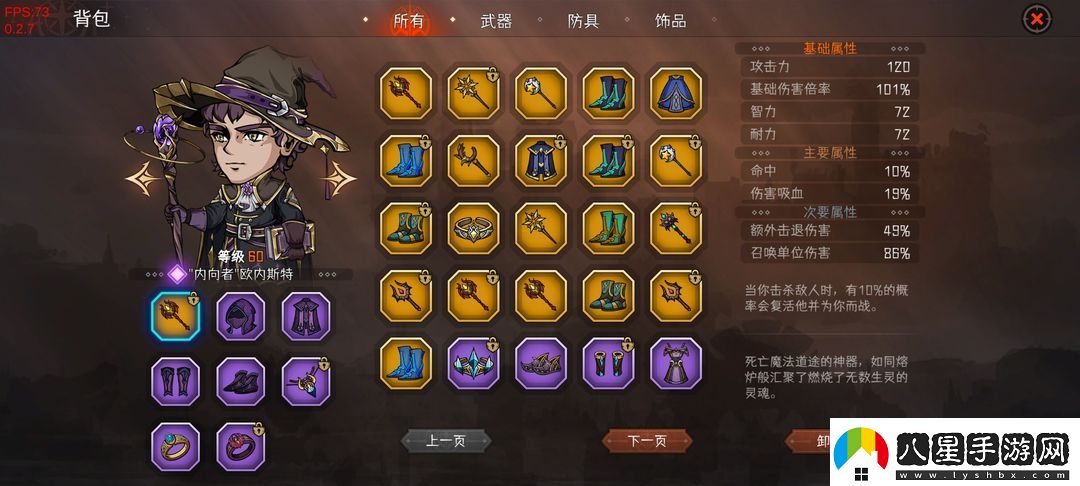Choose the purple spiked crown item
Screen dimensions: 1080x486
coord(540,363)
